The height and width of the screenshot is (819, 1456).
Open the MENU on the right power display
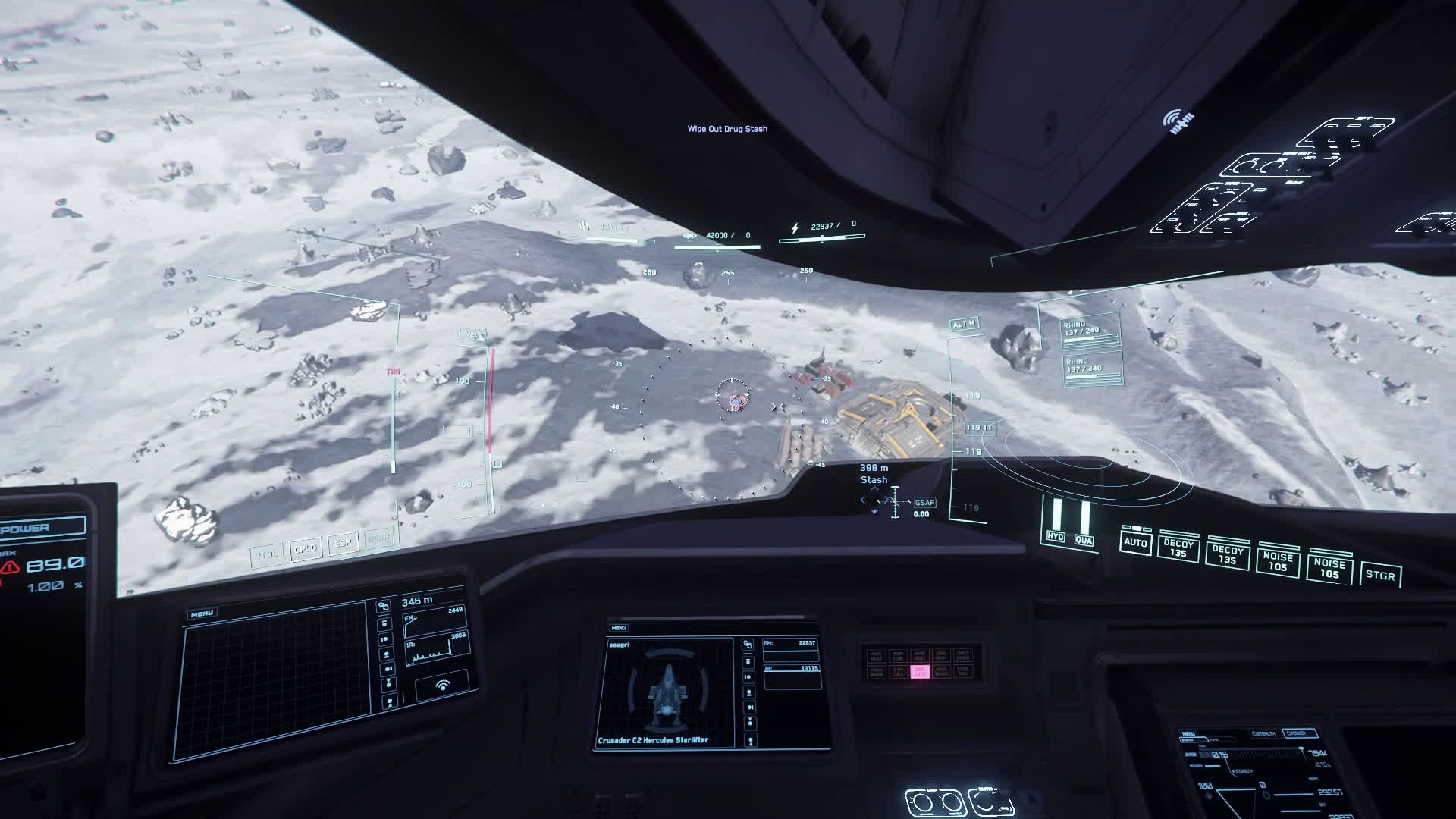[1188, 733]
